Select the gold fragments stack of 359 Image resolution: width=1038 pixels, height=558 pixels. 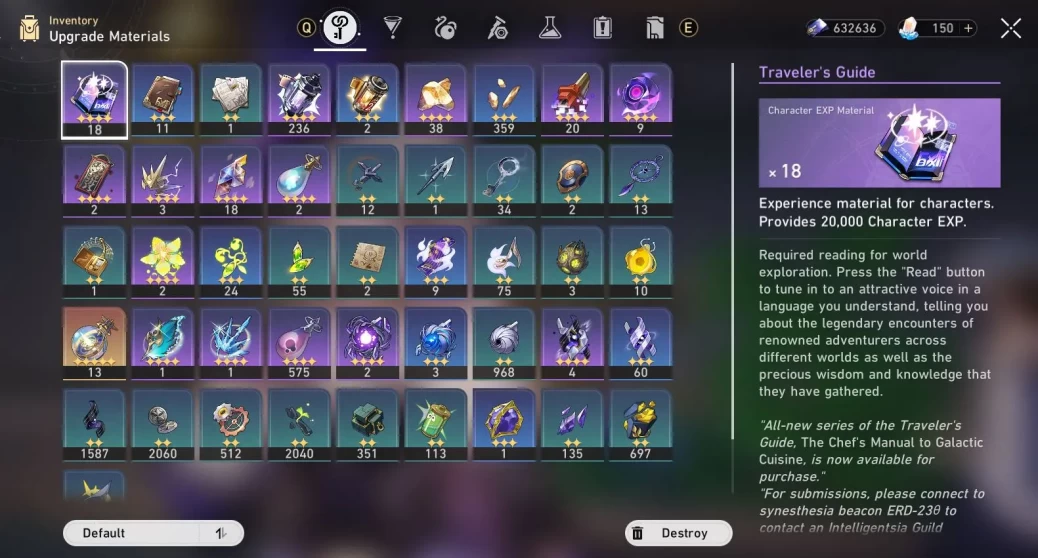click(x=504, y=98)
